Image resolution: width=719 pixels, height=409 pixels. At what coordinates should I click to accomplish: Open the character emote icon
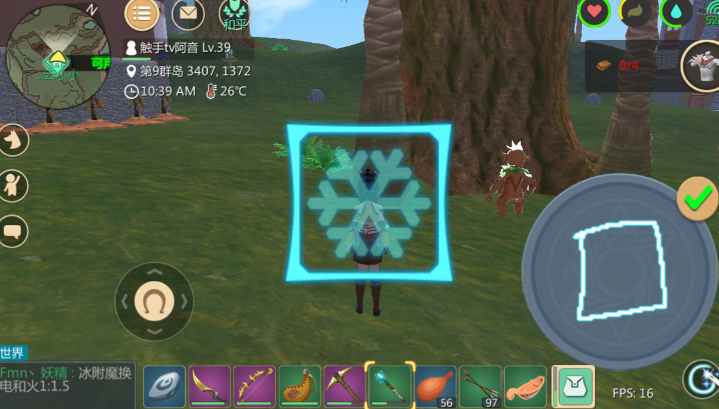click(13, 185)
